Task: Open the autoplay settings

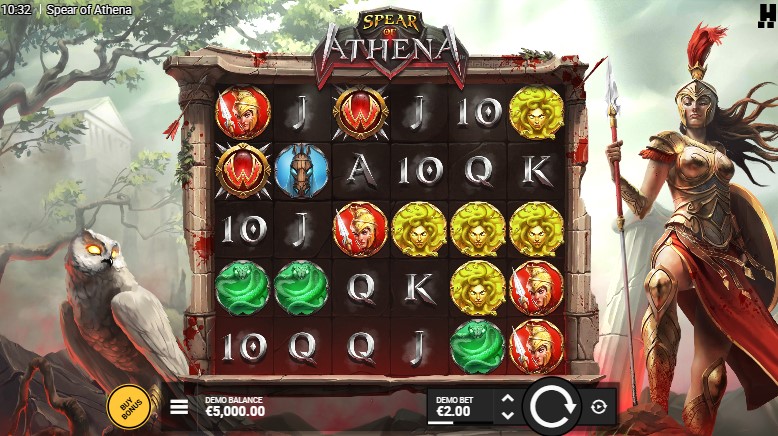Action: point(599,406)
